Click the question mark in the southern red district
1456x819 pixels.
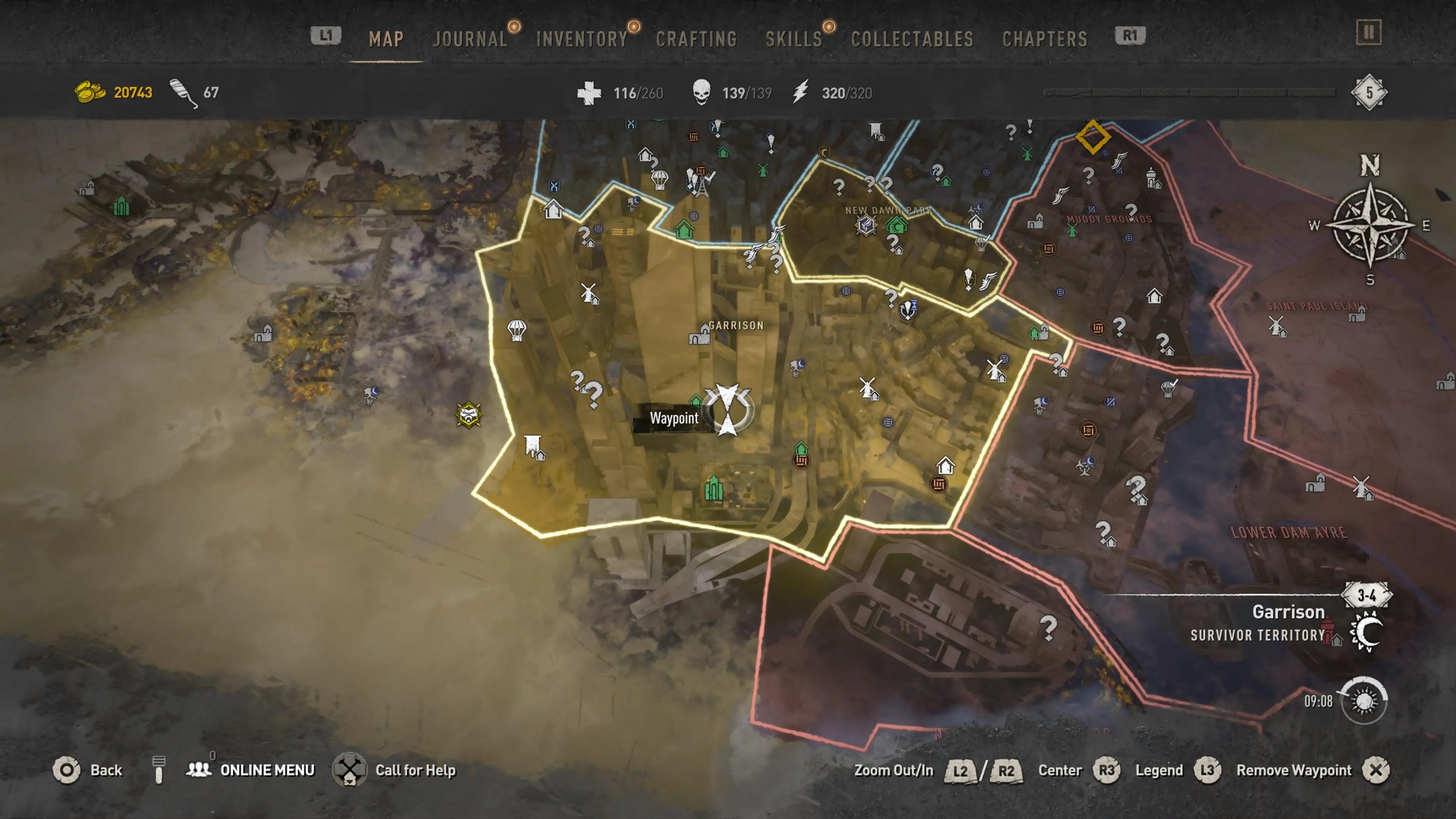point(1048,627)
